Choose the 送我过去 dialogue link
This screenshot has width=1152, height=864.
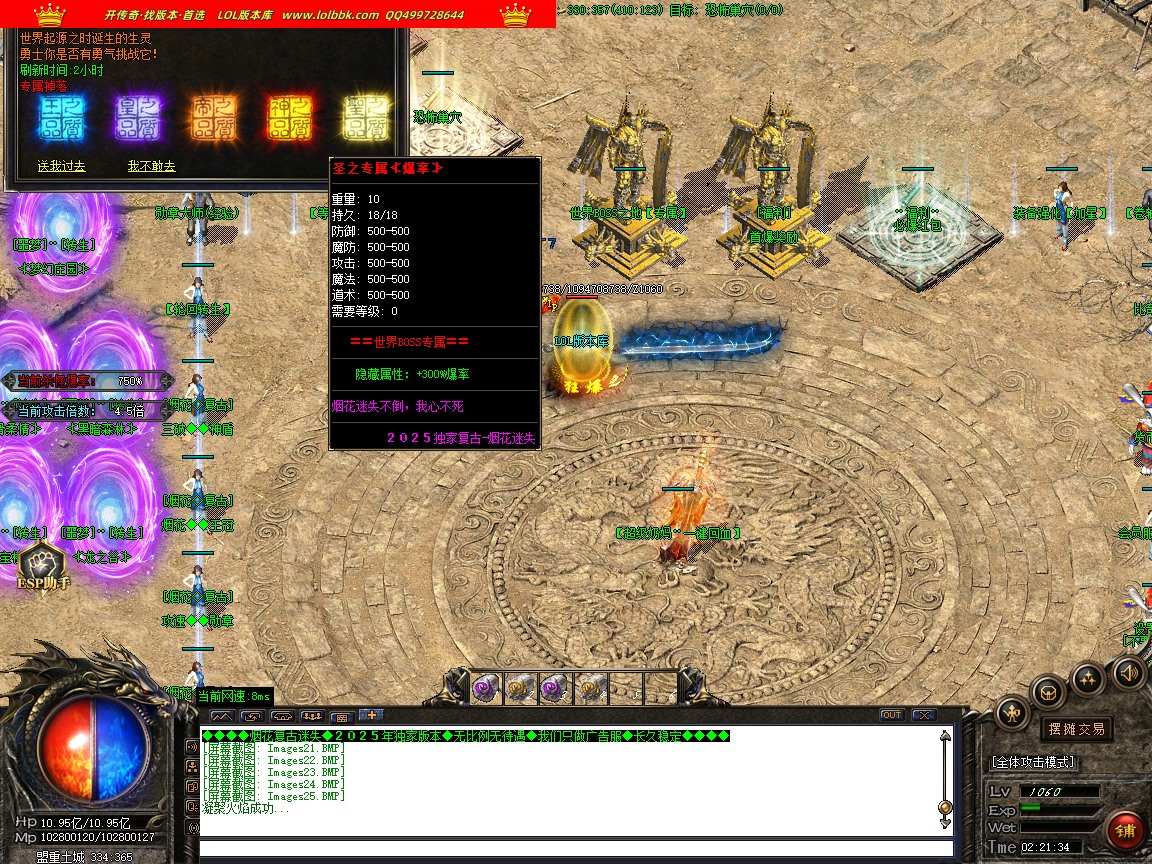click(61, 166)
